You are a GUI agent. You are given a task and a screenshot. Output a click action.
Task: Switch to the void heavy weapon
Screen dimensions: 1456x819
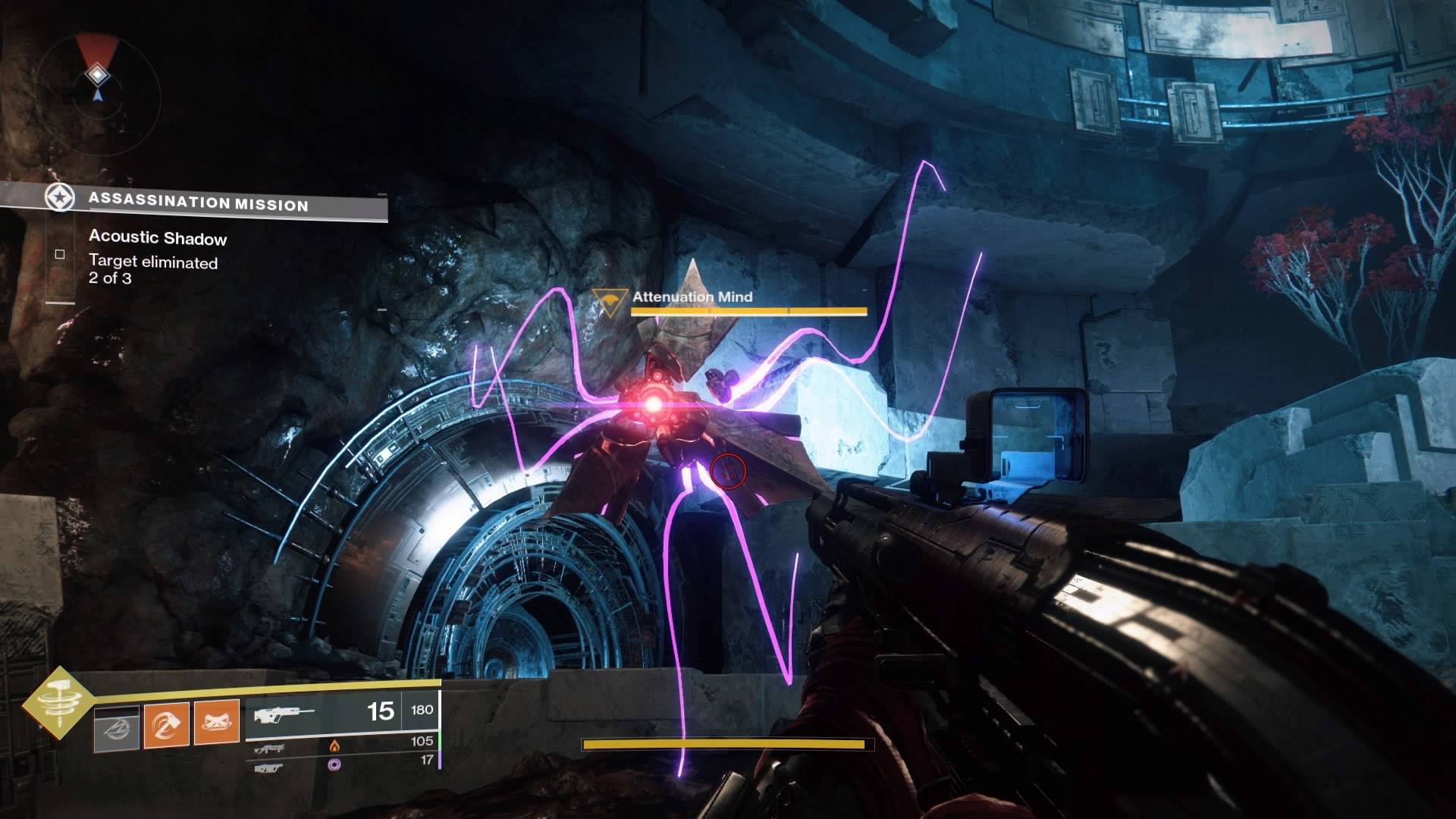click(x=270, y=767)
